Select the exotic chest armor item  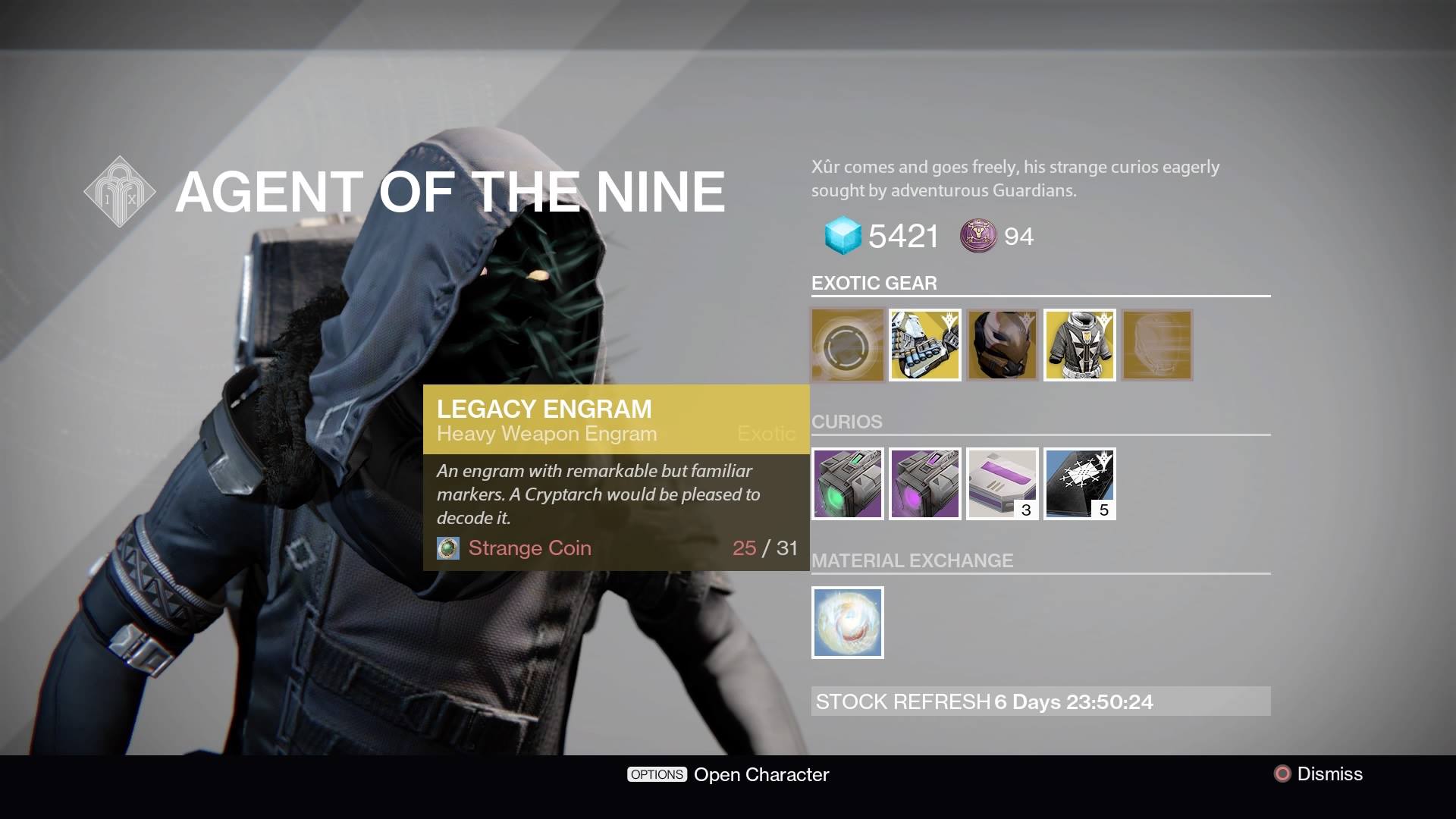(1079, 345)
